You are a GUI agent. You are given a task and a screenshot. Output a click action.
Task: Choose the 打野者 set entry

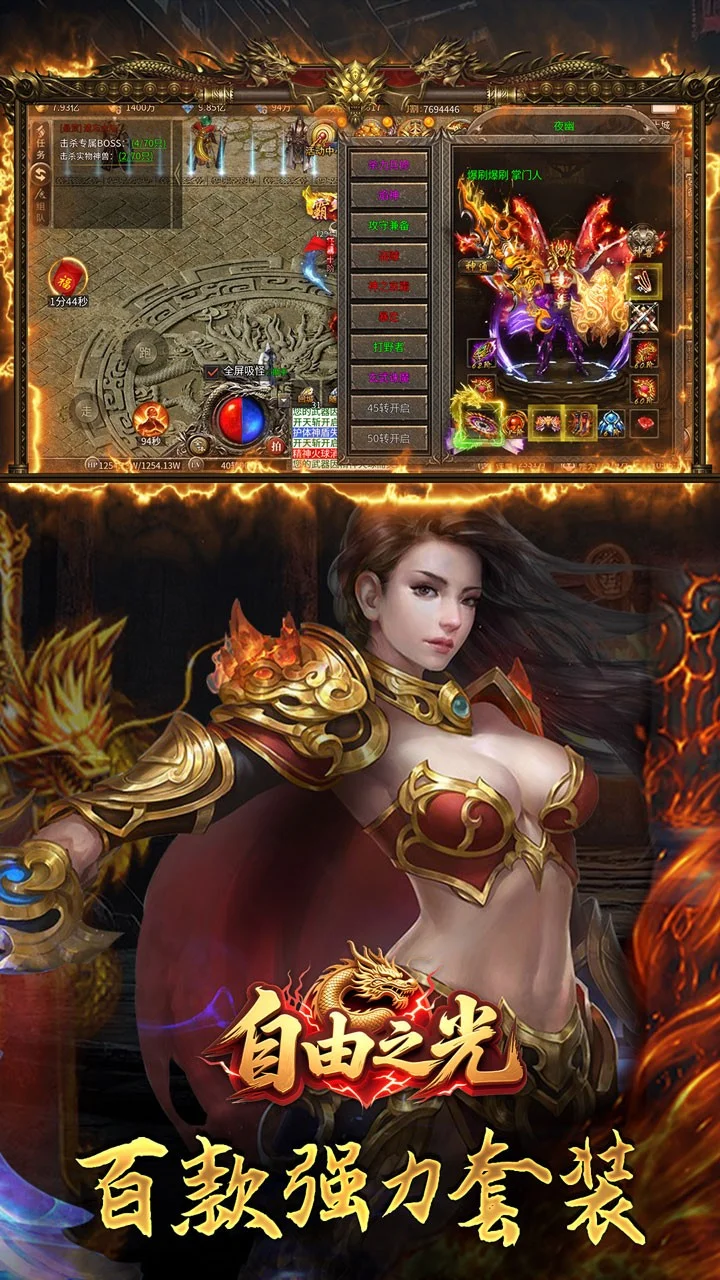(x=388, y=347)
